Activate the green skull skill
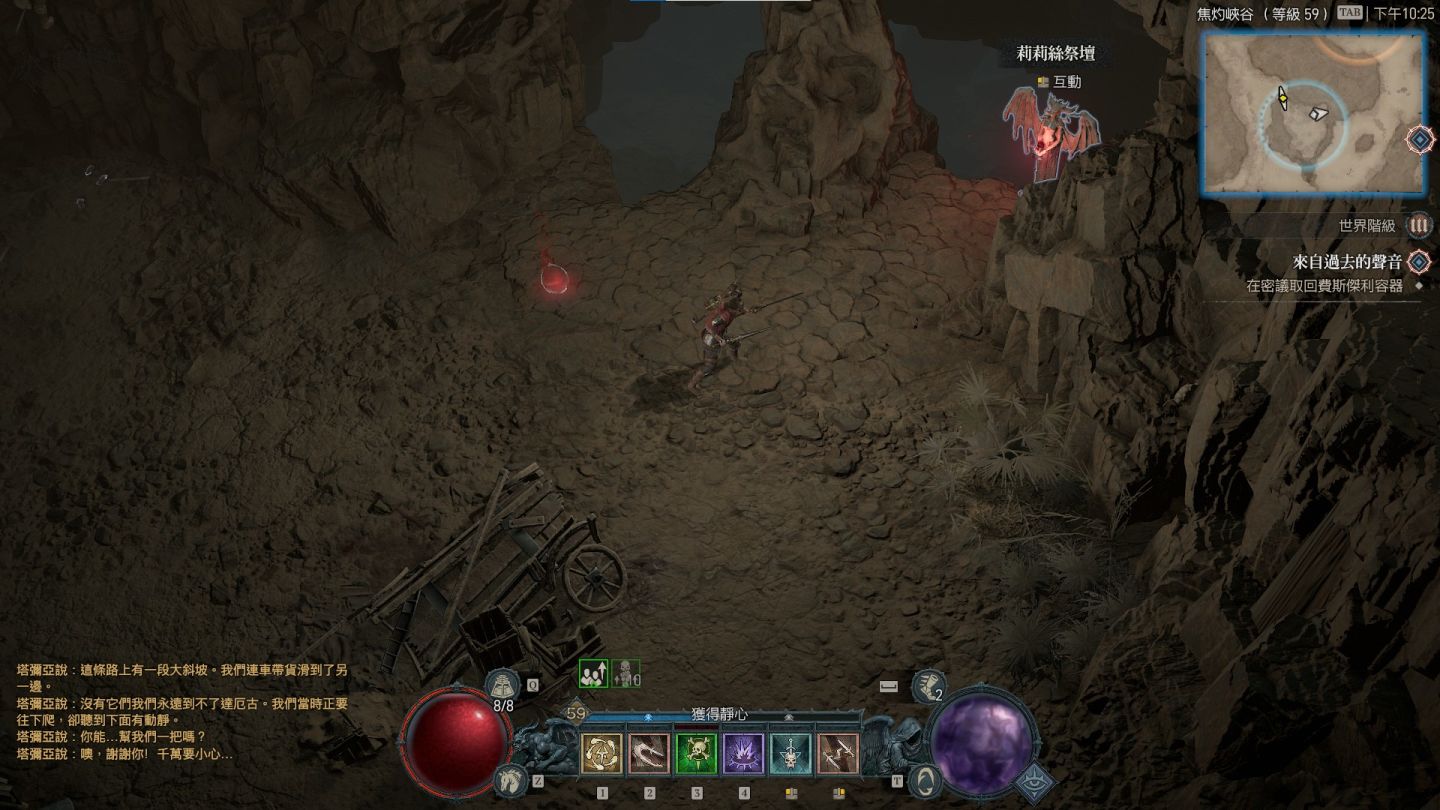 click(697, 754)
